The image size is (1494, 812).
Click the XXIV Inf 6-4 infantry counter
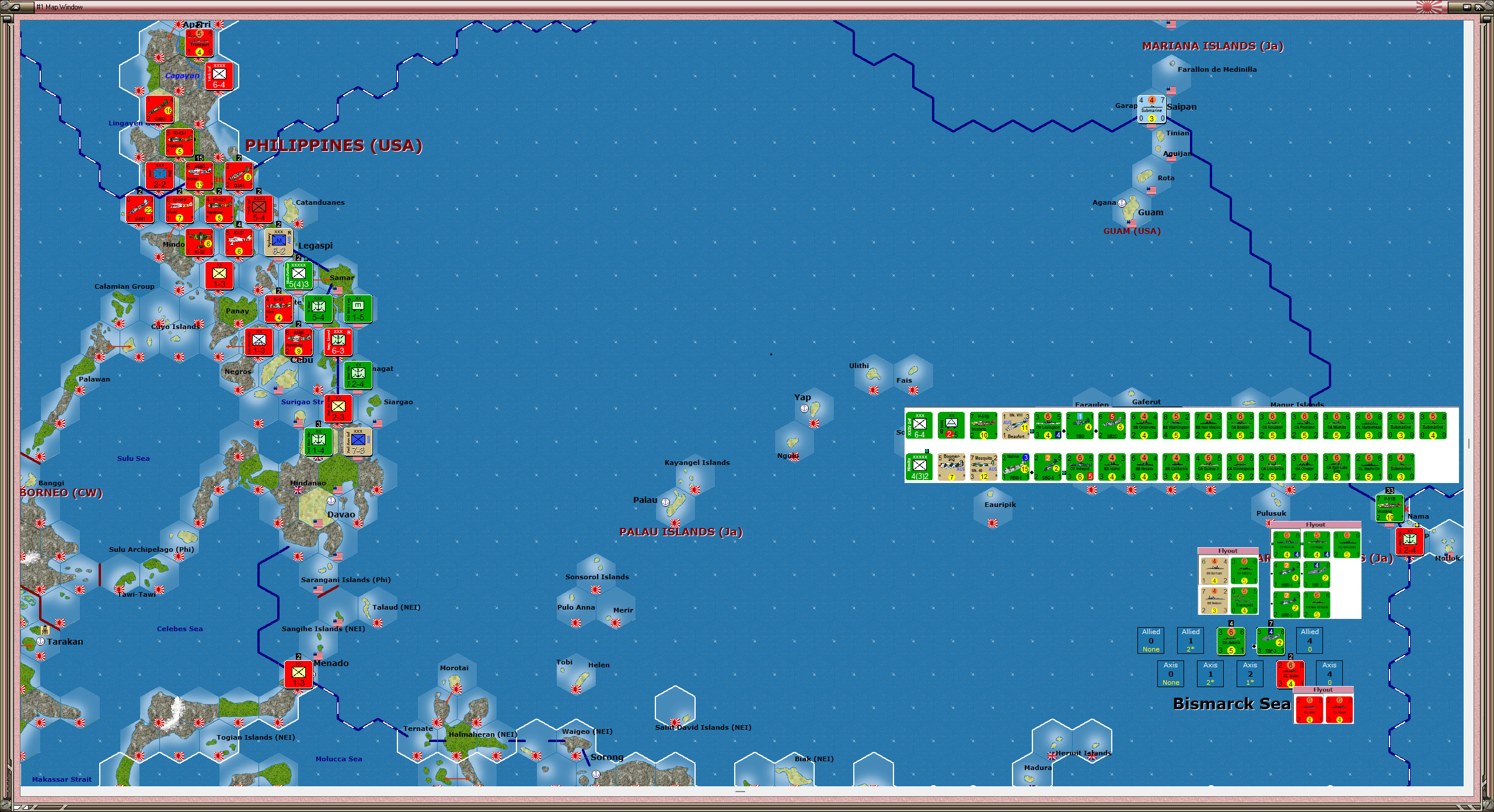(918, 425)
